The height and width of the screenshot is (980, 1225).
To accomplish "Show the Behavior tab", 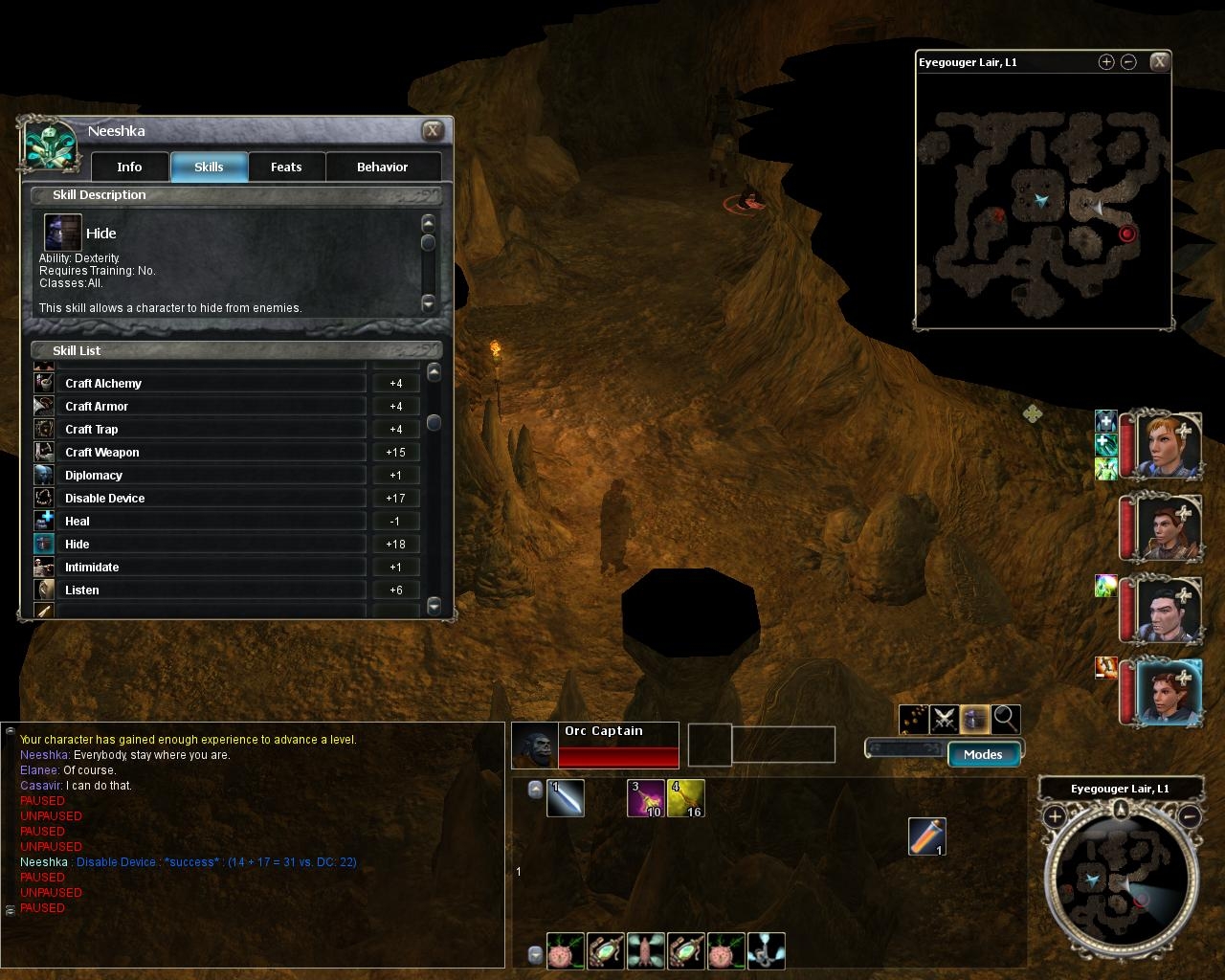I will (382, 167).
